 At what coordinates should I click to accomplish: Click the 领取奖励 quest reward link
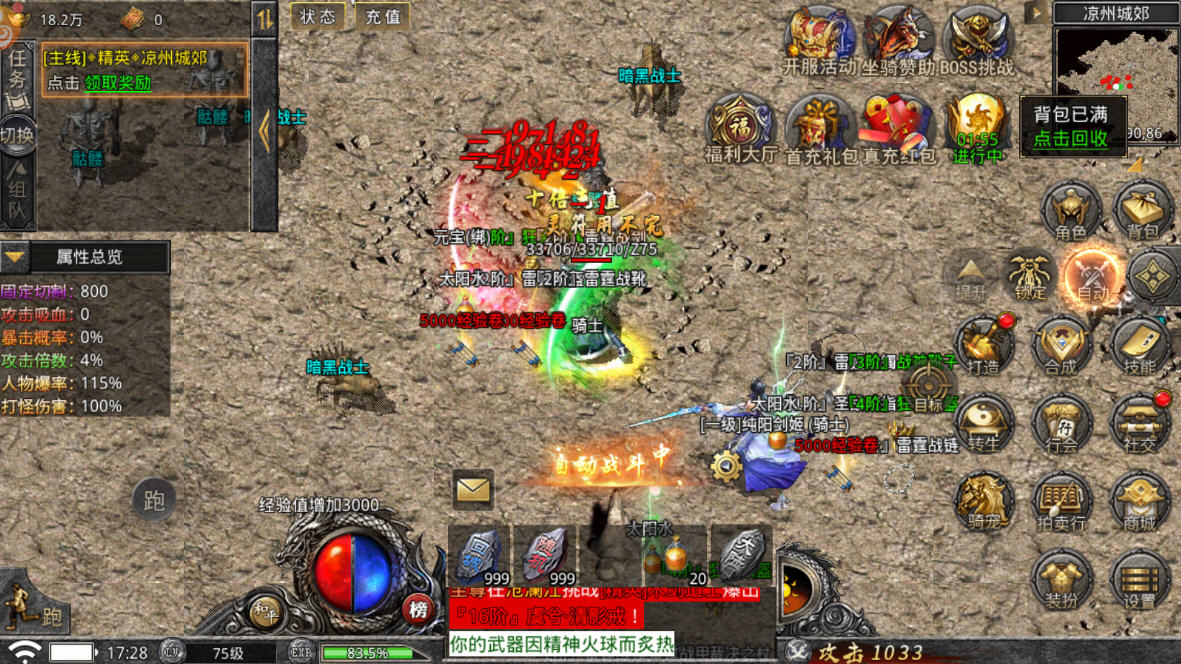coord(117,83)
